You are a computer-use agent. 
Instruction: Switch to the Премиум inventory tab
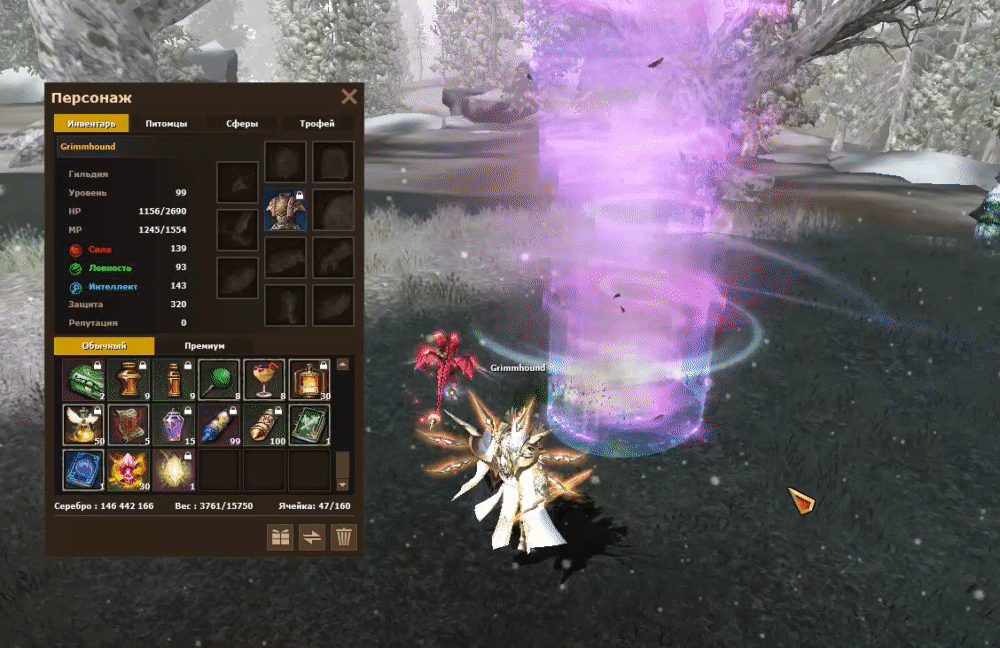[x=204, y=346]
